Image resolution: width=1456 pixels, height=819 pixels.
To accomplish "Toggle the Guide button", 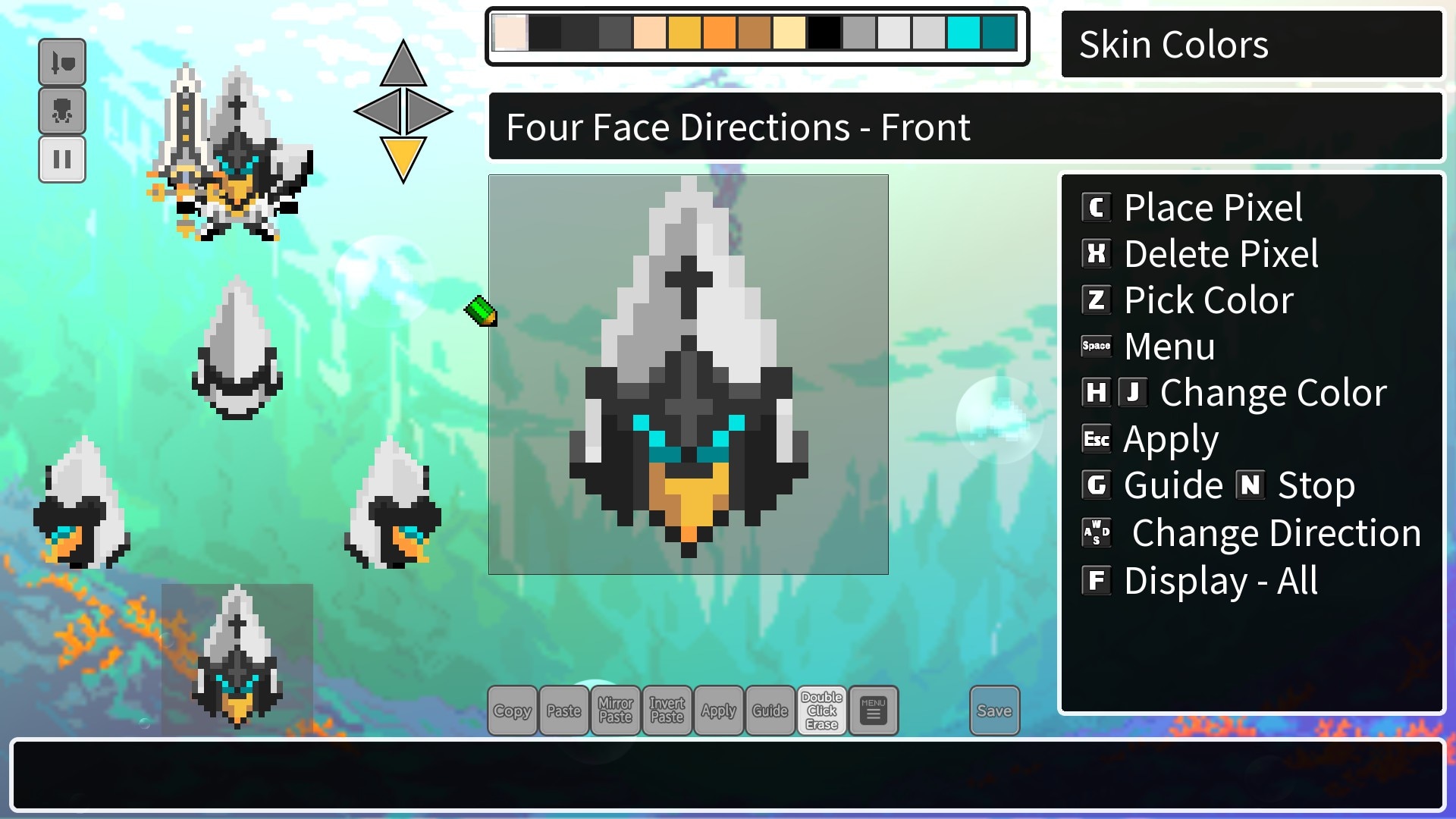I will [x=770, y=711].
